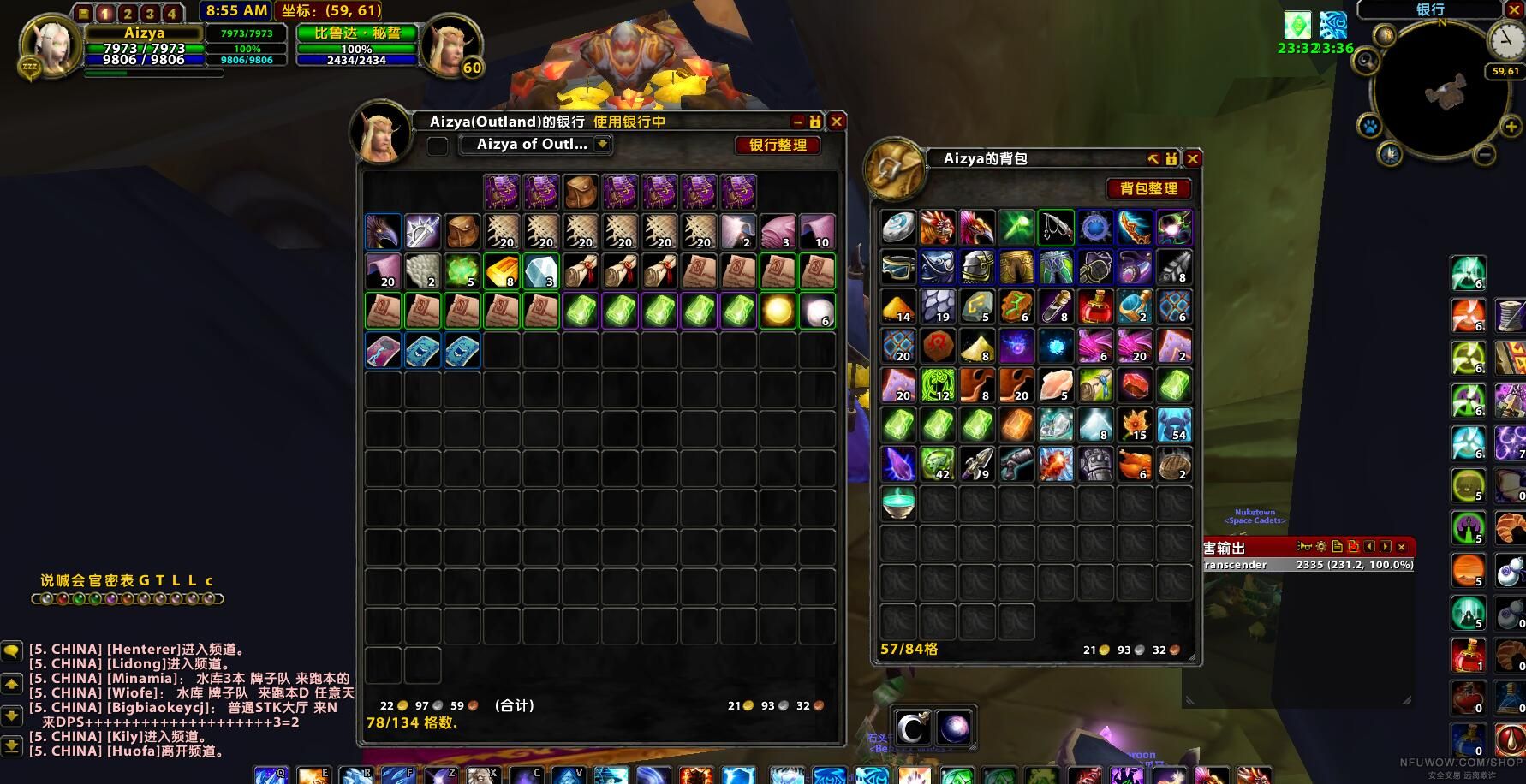Toggle the checkbox left of the character dropdown

pos(438,146)
